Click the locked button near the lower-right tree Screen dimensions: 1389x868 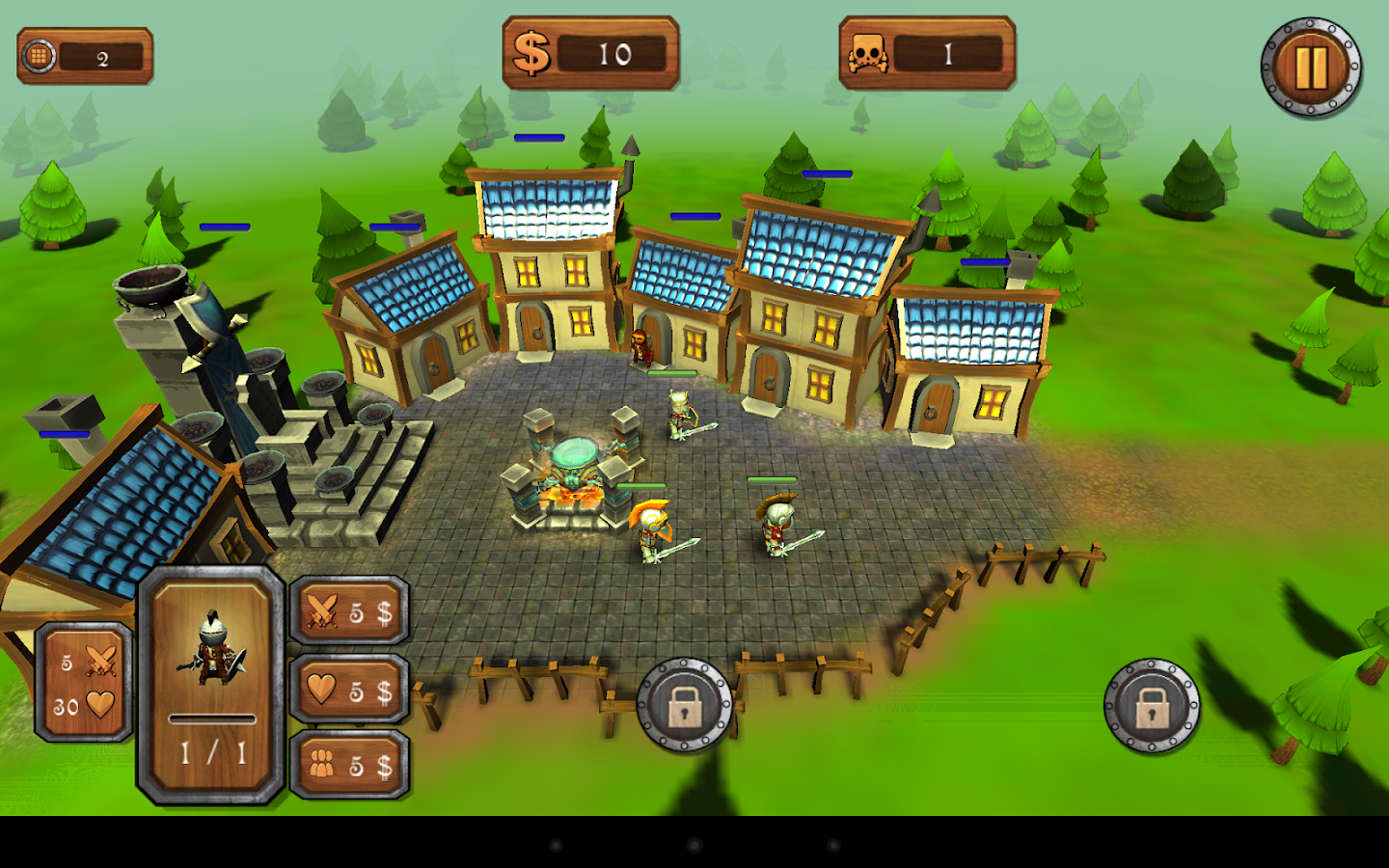1152,706
